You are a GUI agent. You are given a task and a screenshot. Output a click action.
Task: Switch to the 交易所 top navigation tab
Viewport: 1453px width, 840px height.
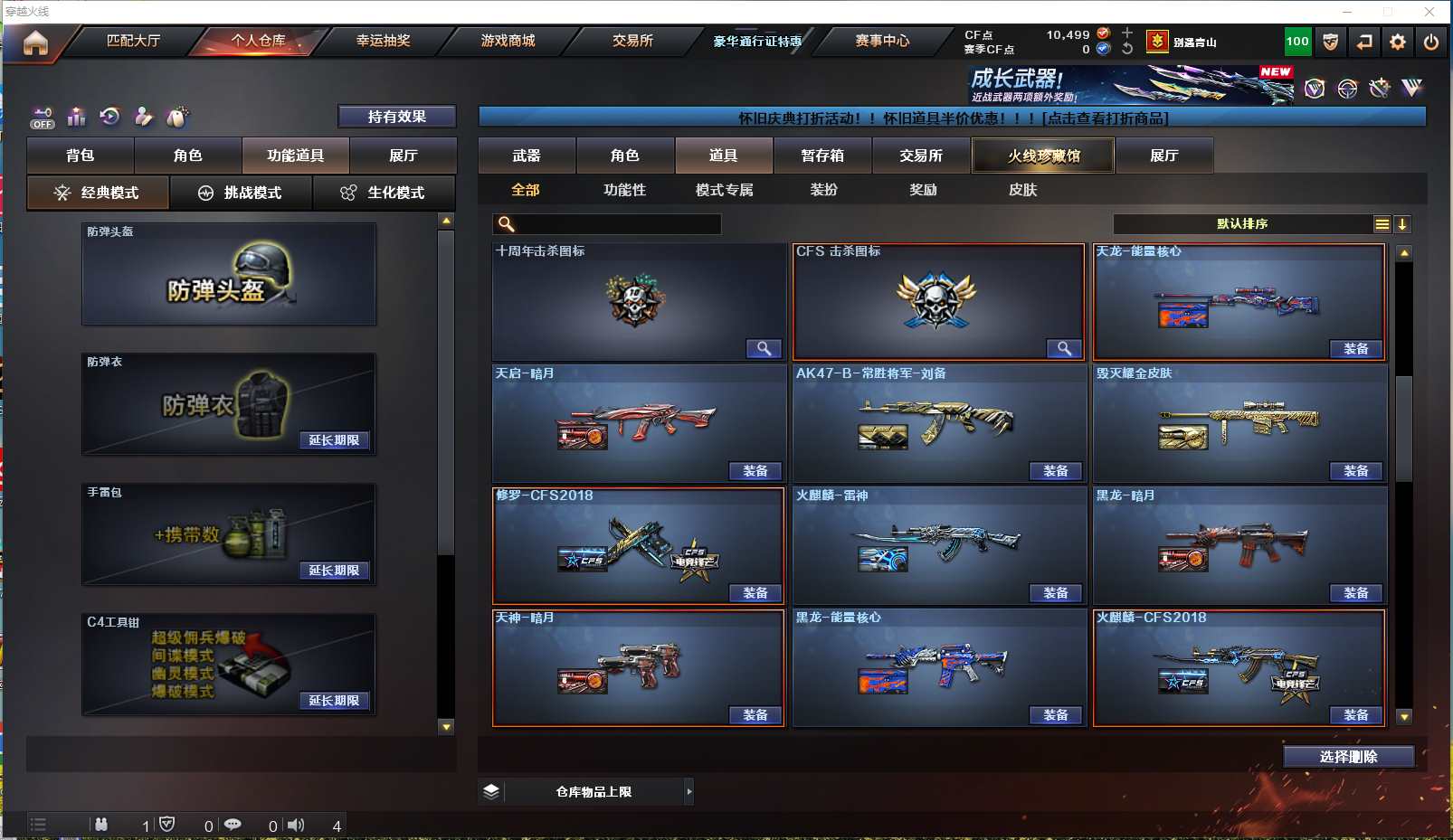pyautogui.click(x=632, y=41)
